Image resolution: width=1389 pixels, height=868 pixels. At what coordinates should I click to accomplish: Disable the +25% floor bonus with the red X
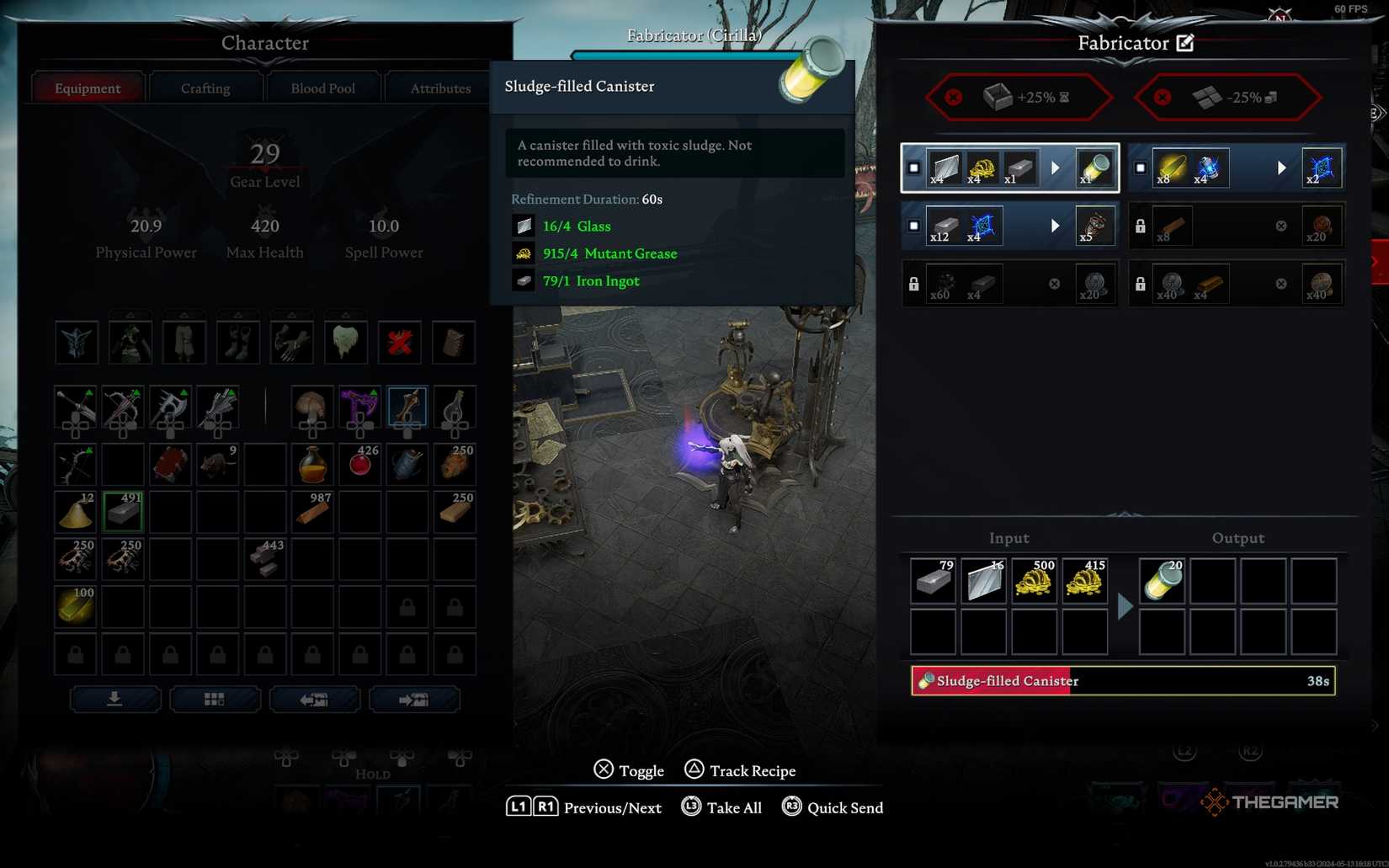pos(952,97)
